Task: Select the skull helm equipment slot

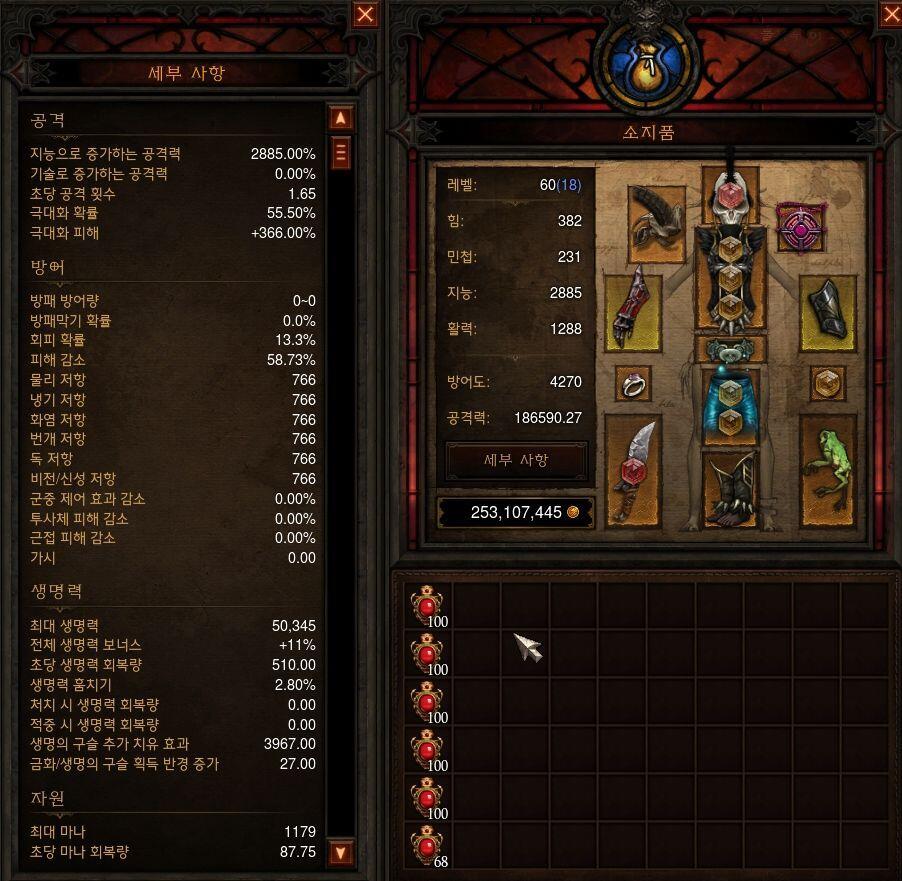Action: 730,196
